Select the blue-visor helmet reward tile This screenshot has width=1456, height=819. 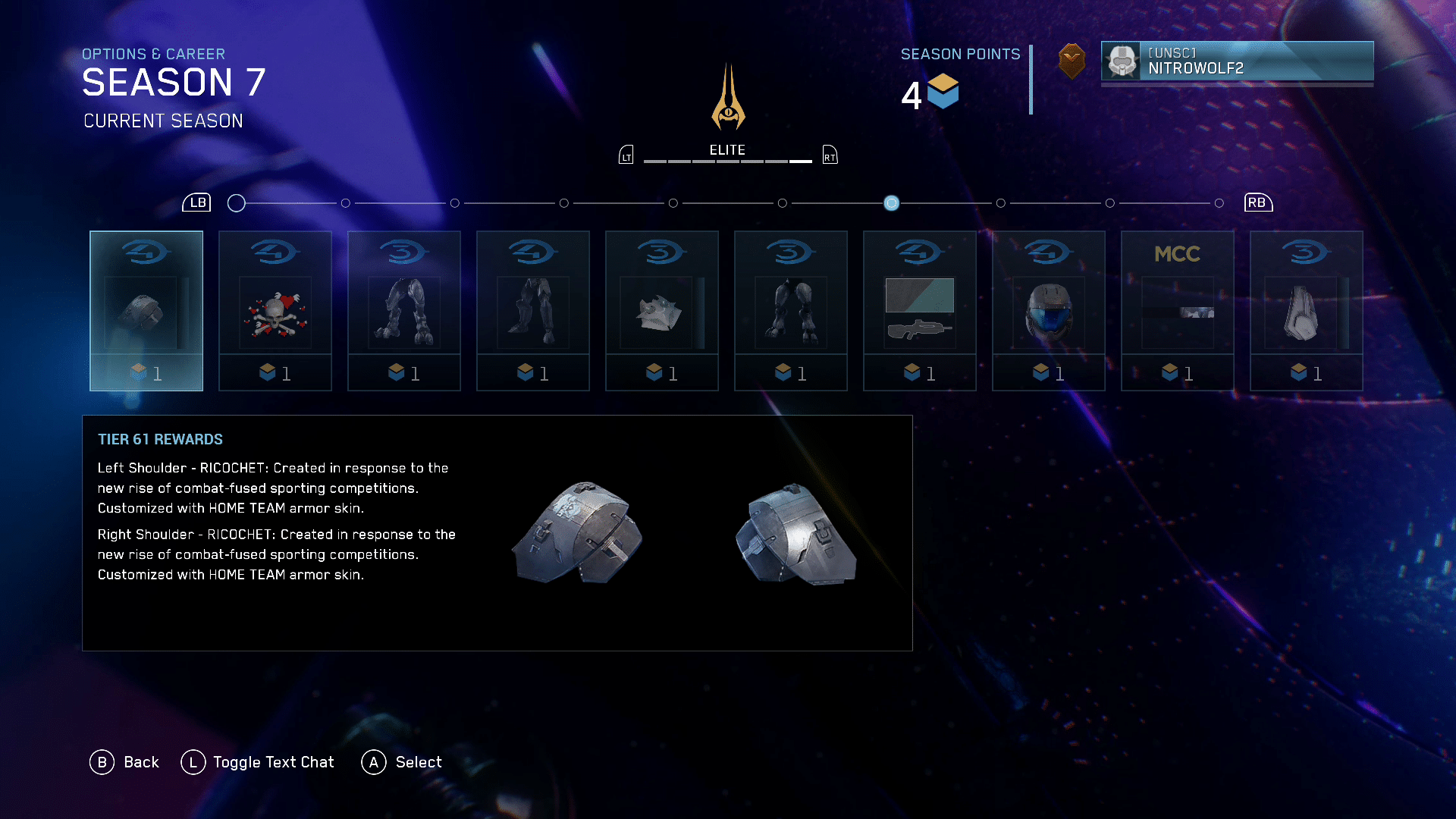[1049, 311]
